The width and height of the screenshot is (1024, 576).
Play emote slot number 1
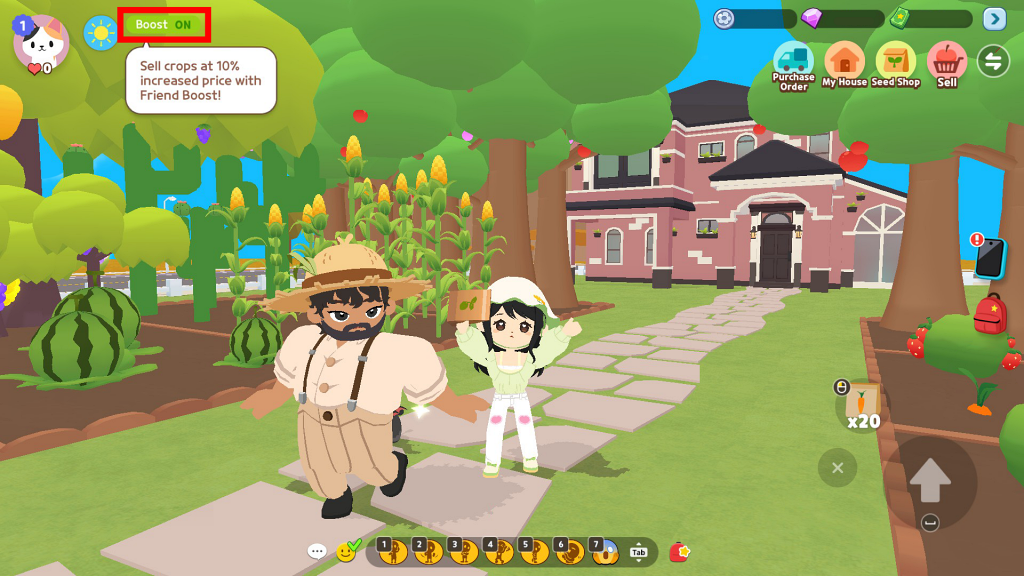392,551
